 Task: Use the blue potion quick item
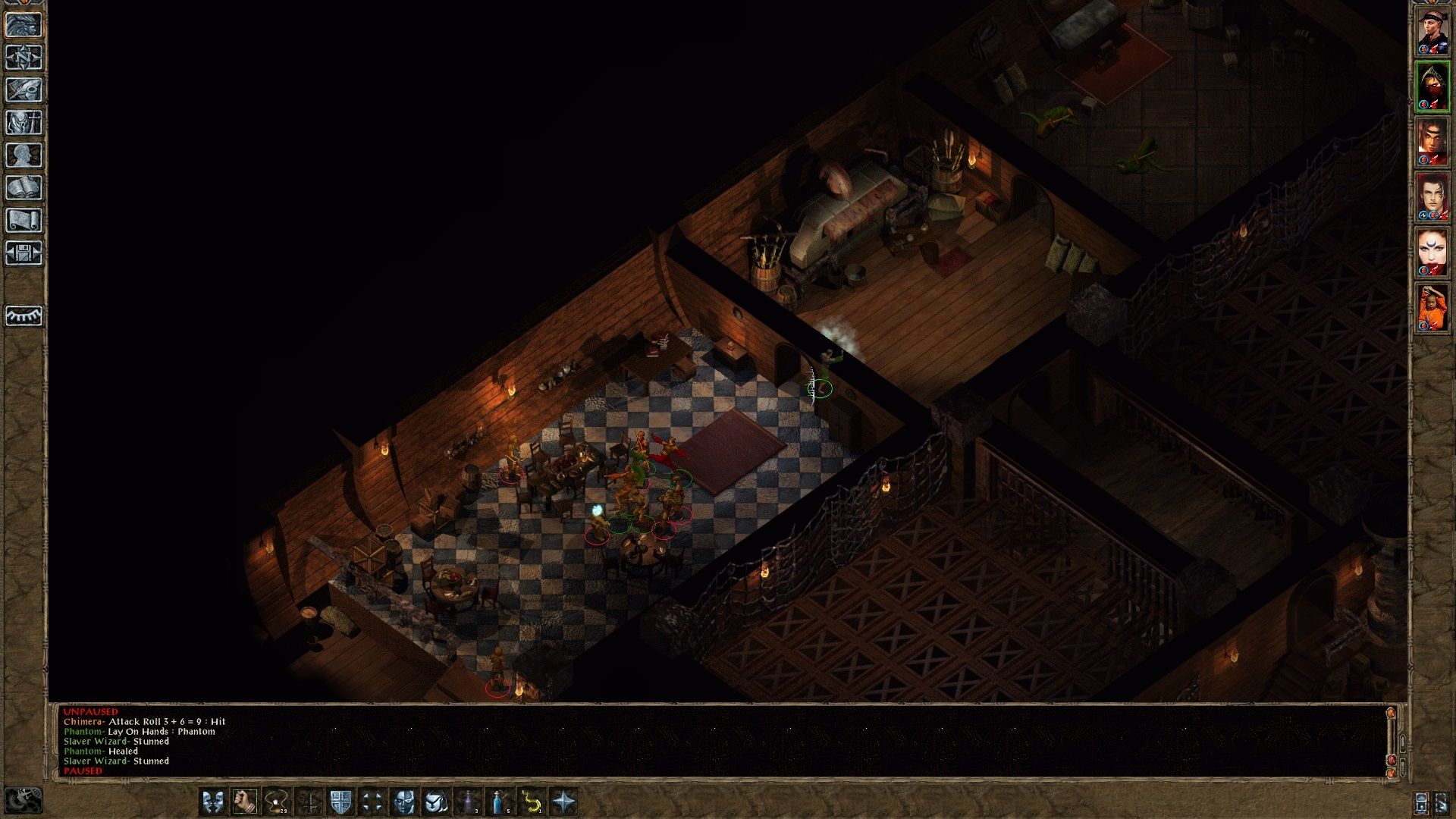[500, 802]
